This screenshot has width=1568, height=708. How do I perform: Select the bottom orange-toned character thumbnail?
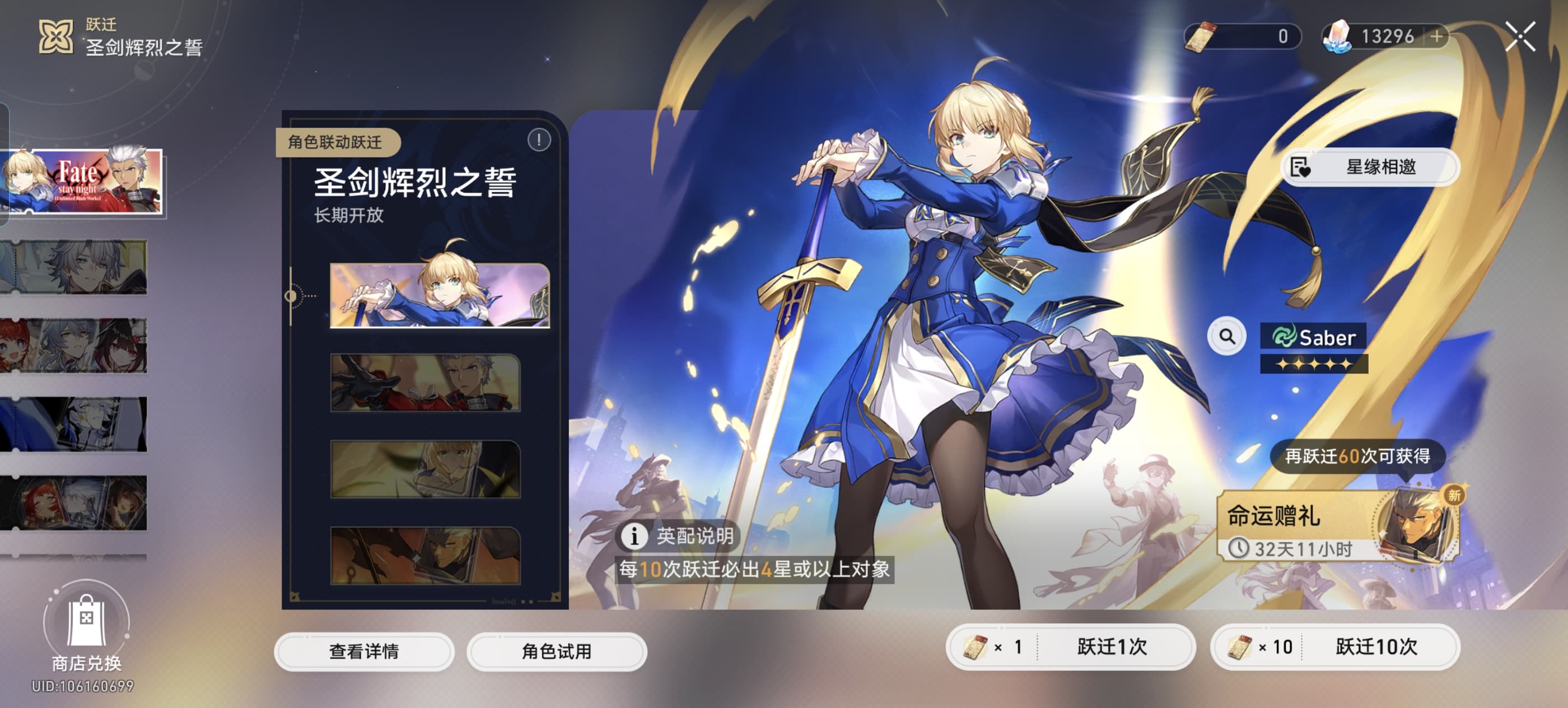[x=425, y=555]
